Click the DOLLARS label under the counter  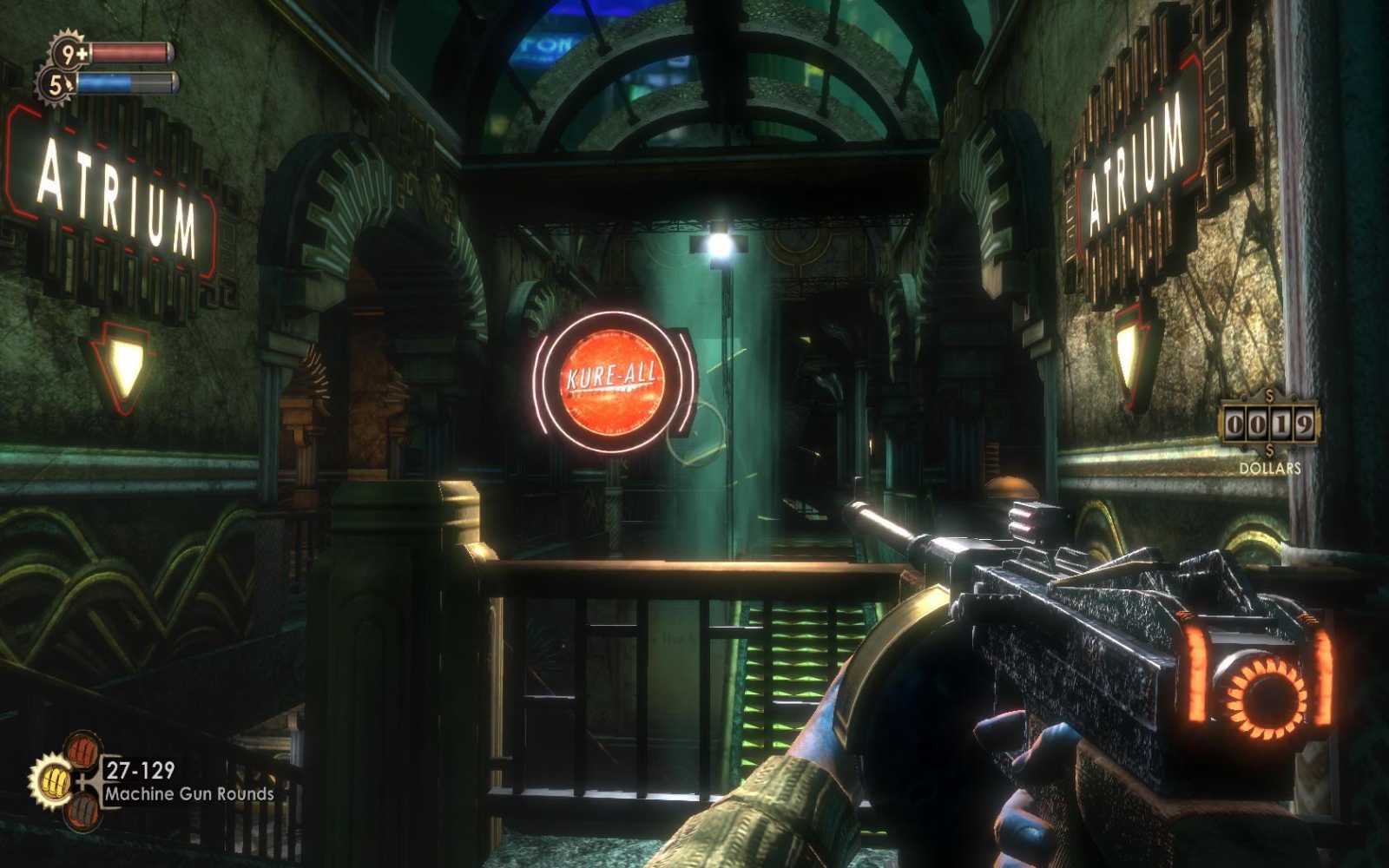[x=1270, y=468]
